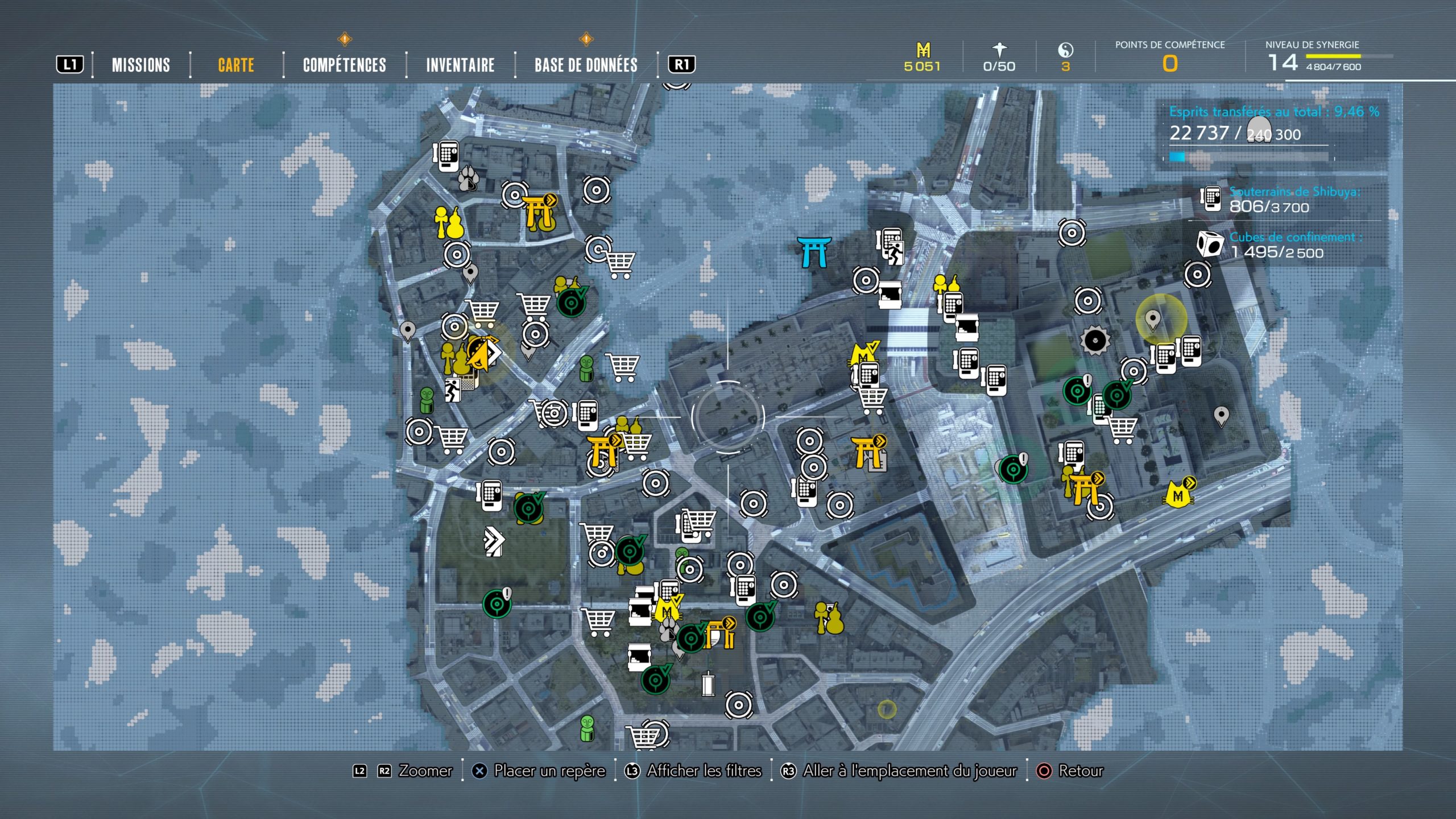Open the Base de données tab

(x=586, y=65)
